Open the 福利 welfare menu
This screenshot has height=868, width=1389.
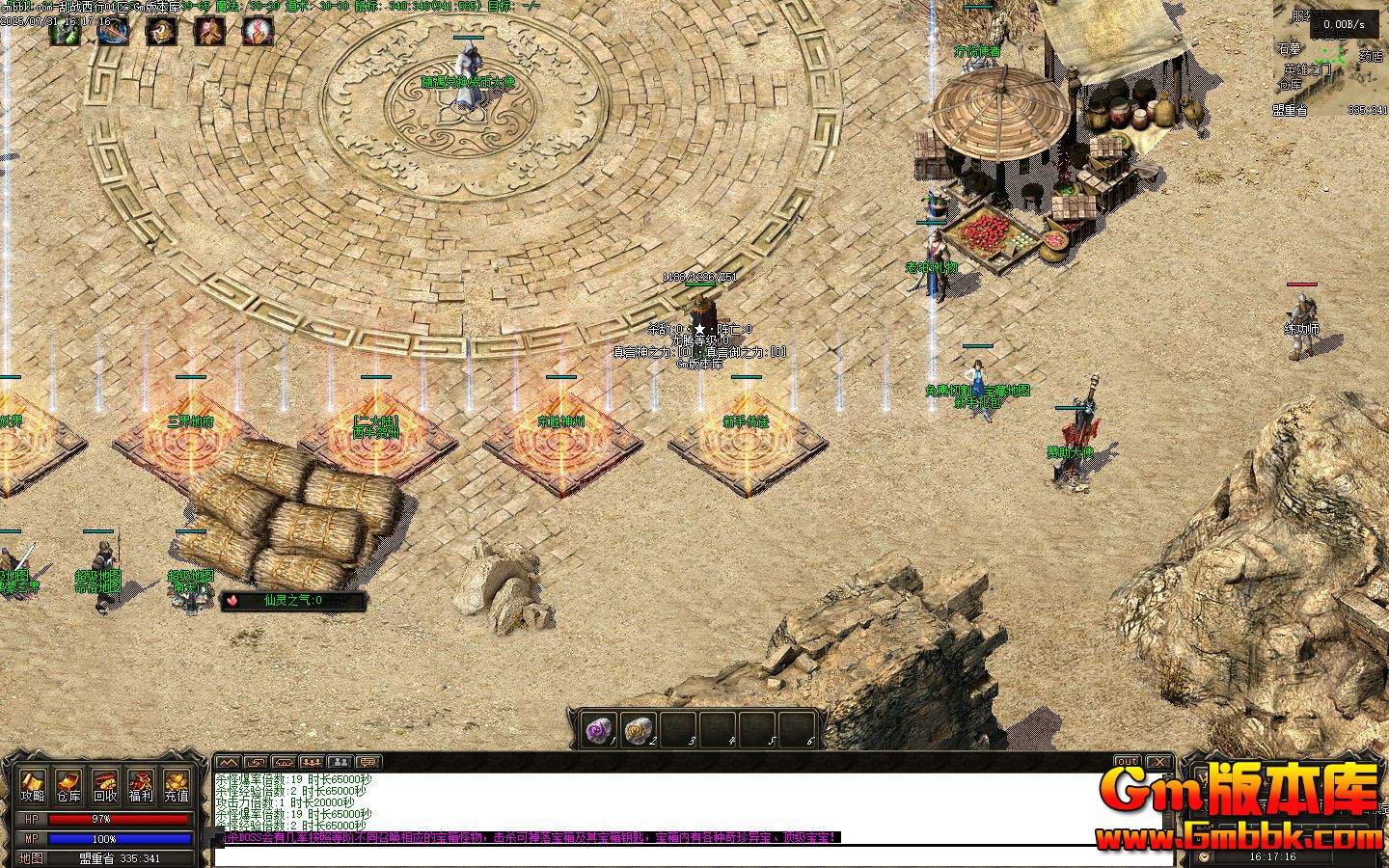[x=141, y=786]
